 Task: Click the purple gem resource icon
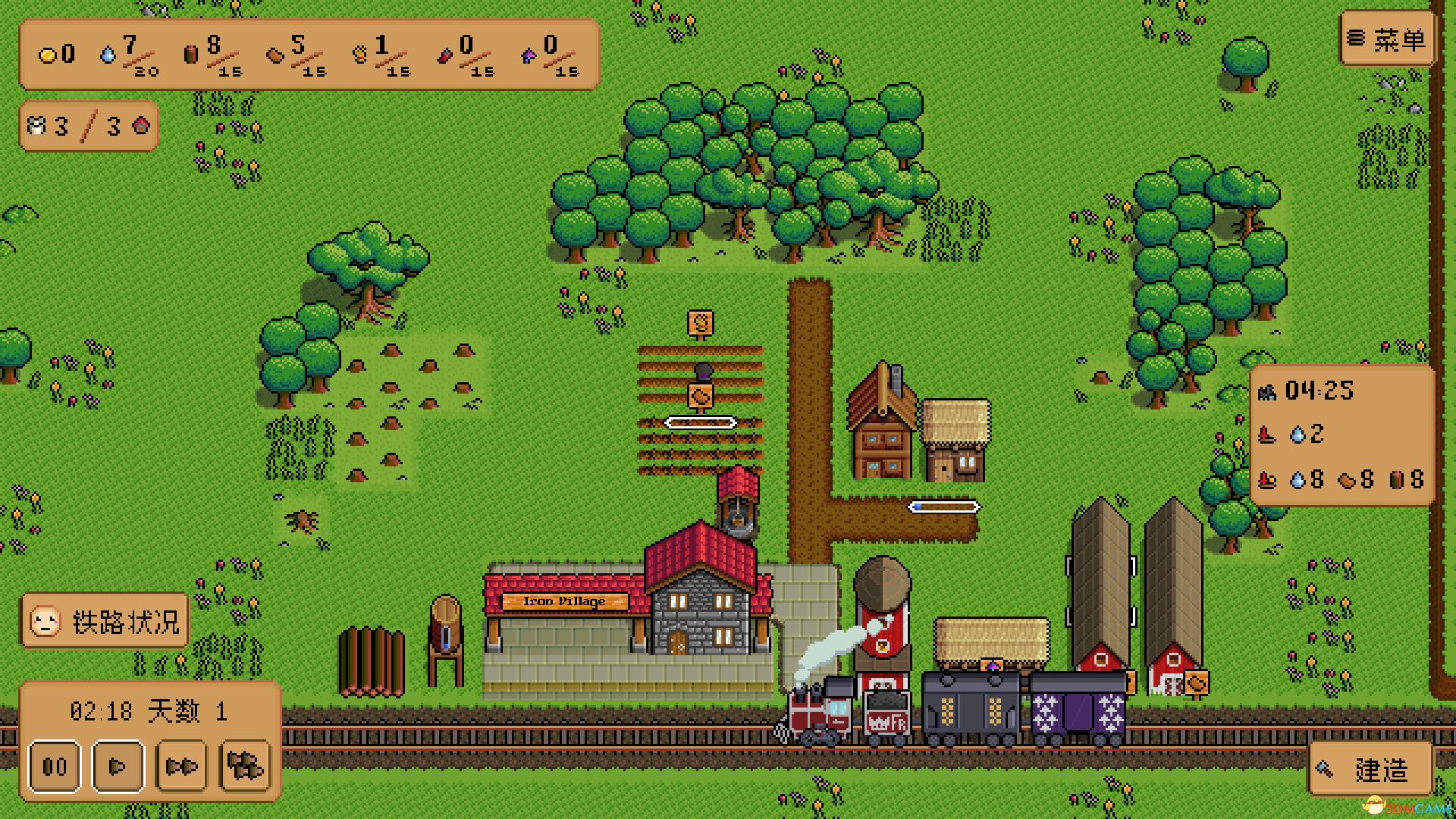(529, 57)
